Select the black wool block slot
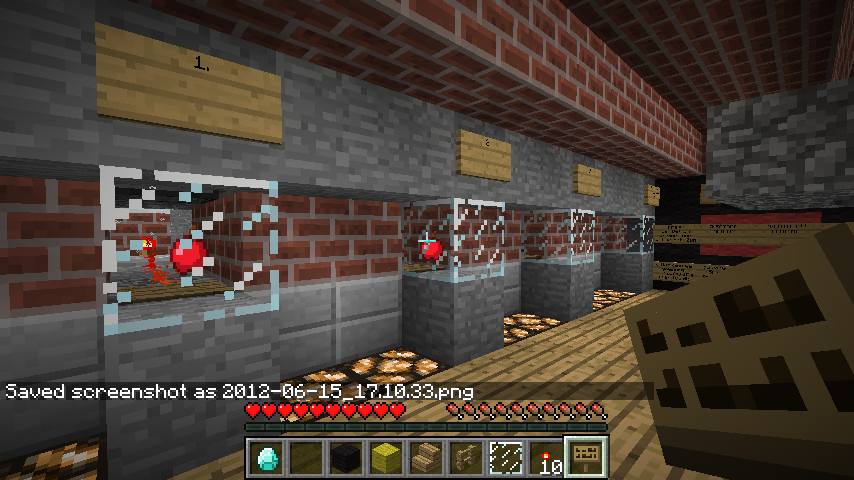 click(x=346, y=458)
